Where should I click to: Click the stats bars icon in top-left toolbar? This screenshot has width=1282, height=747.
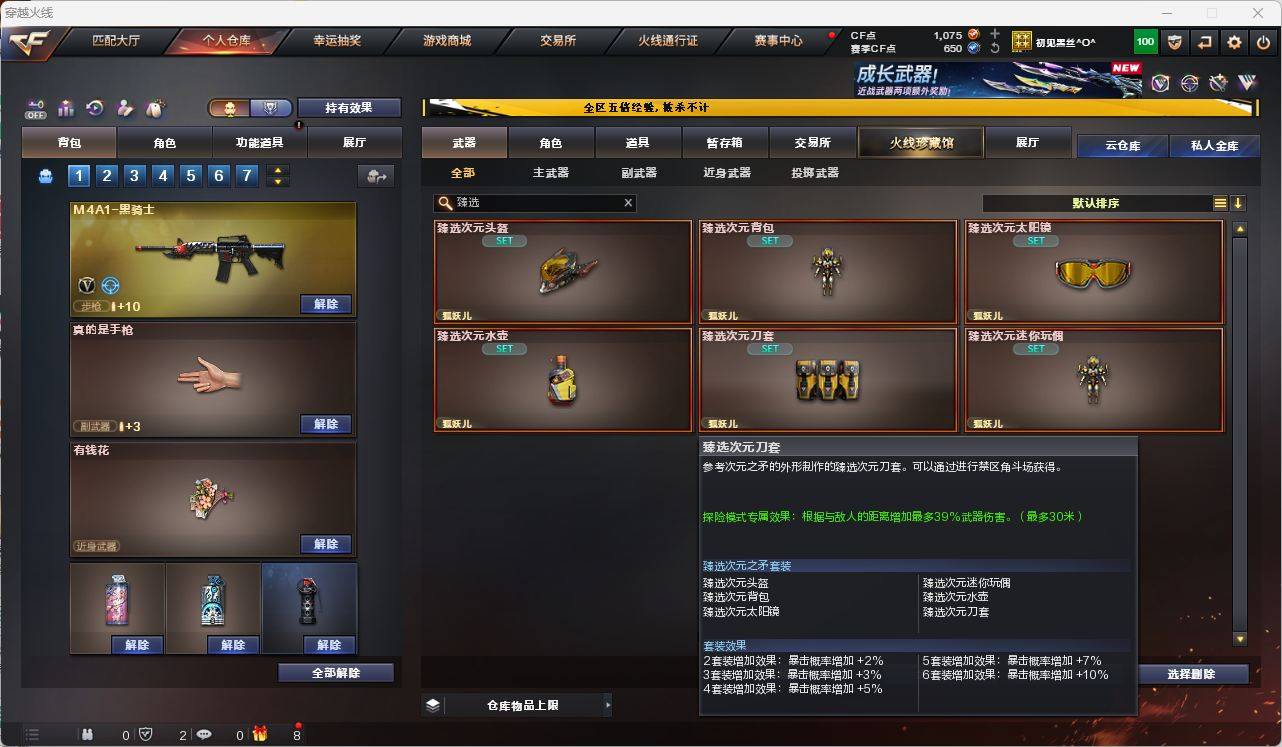point(65,107)
